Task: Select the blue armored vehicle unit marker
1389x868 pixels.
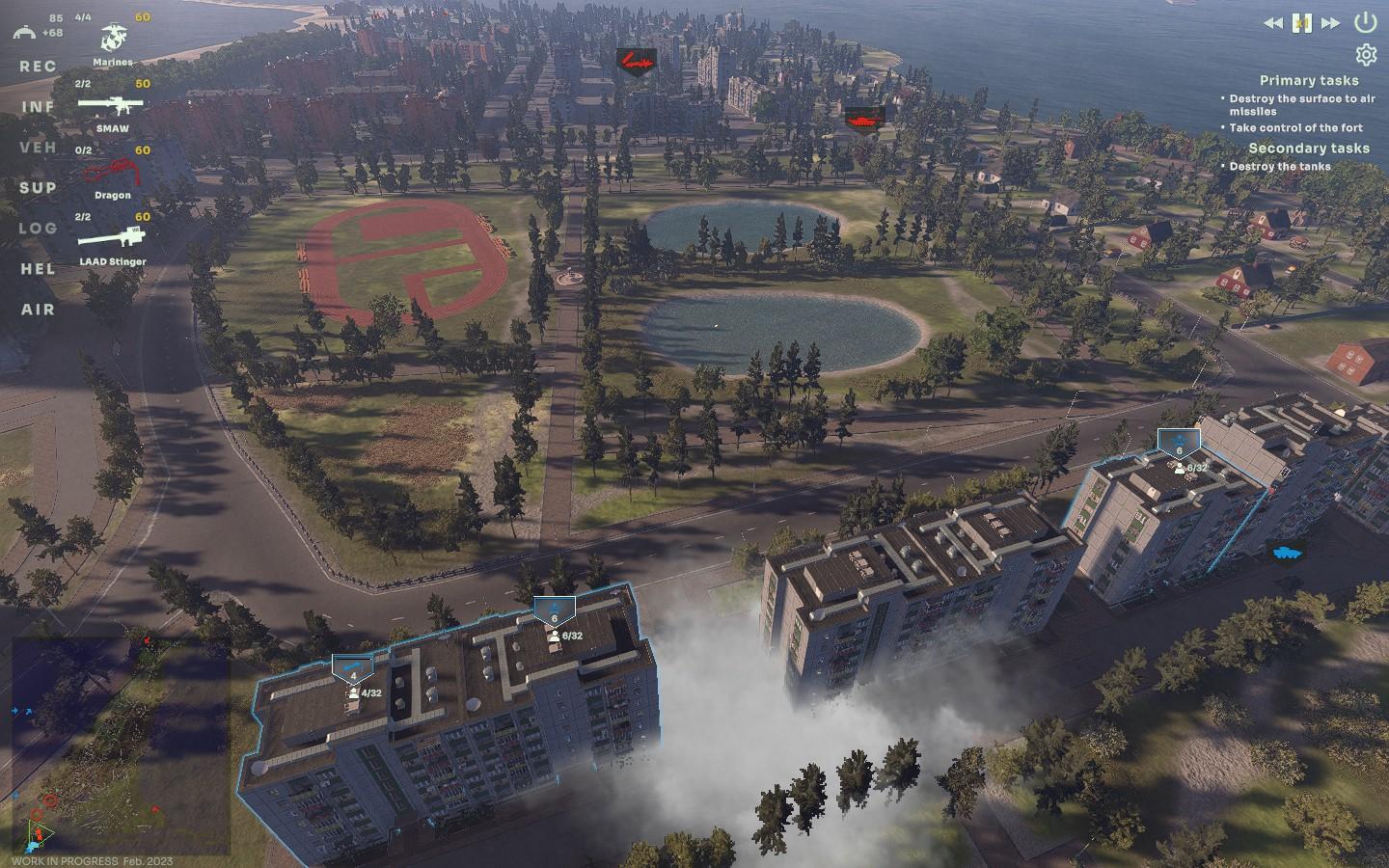Action: (x=1286, y=553)
